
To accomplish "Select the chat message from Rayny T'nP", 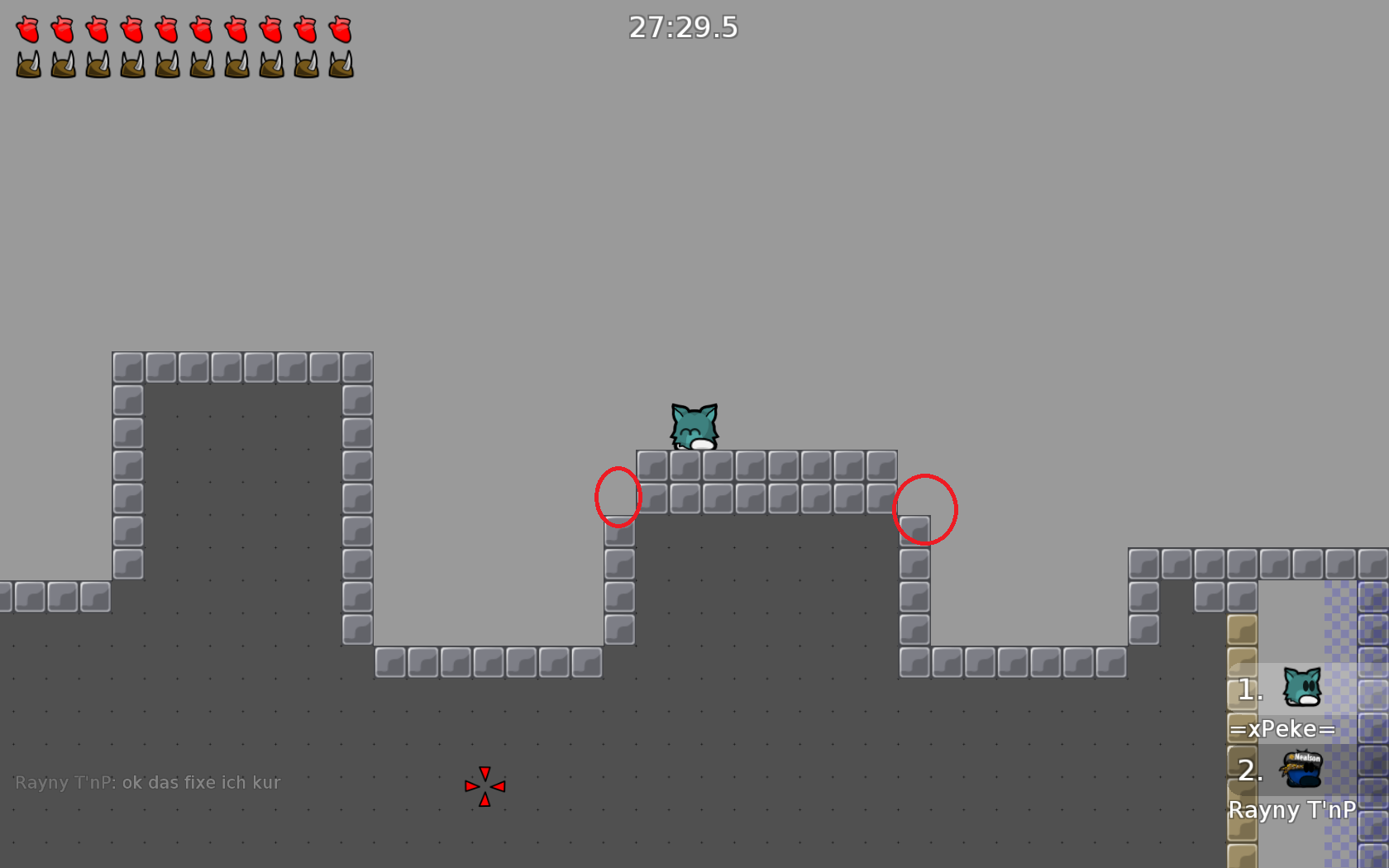I will [147, 781].
